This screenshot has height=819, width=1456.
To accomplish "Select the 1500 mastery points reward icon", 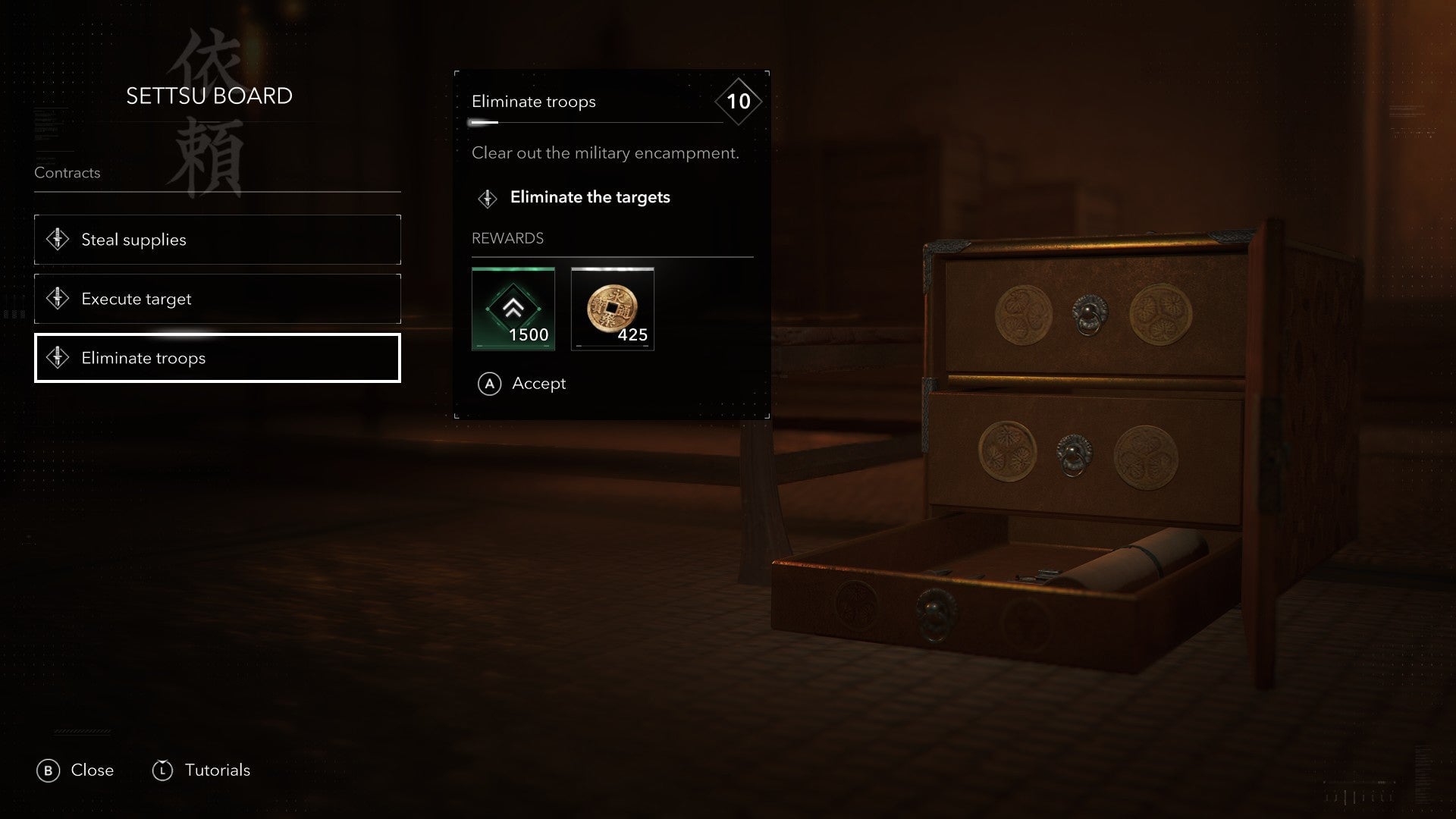I will pyautogui.click(x=513, y=309).
